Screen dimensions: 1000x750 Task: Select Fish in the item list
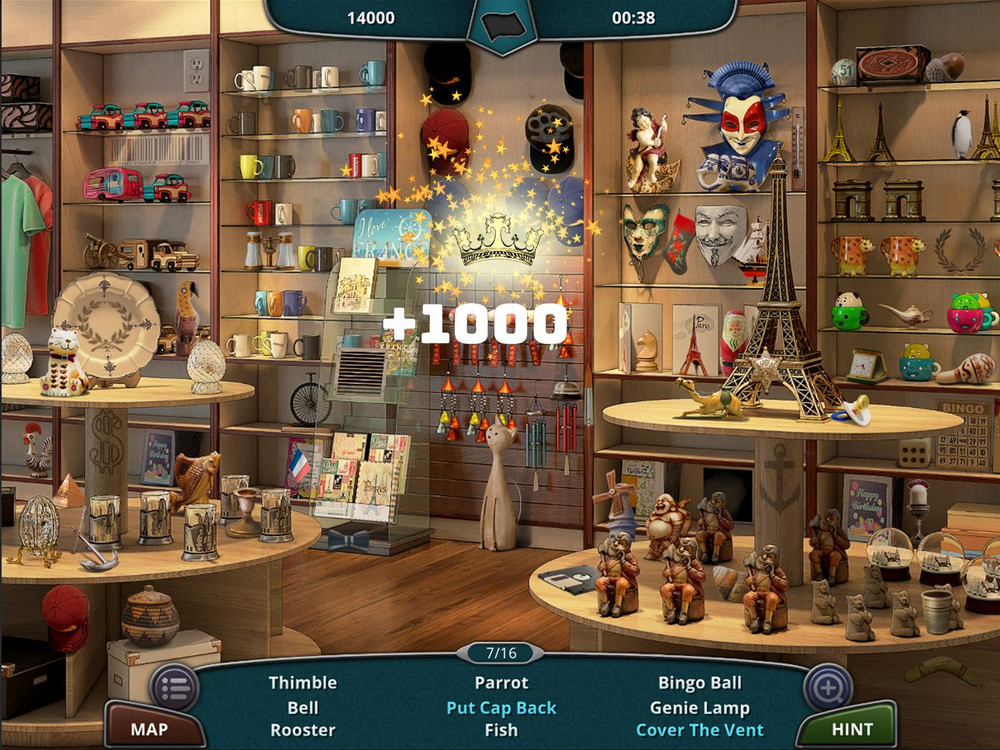point(501,730)
